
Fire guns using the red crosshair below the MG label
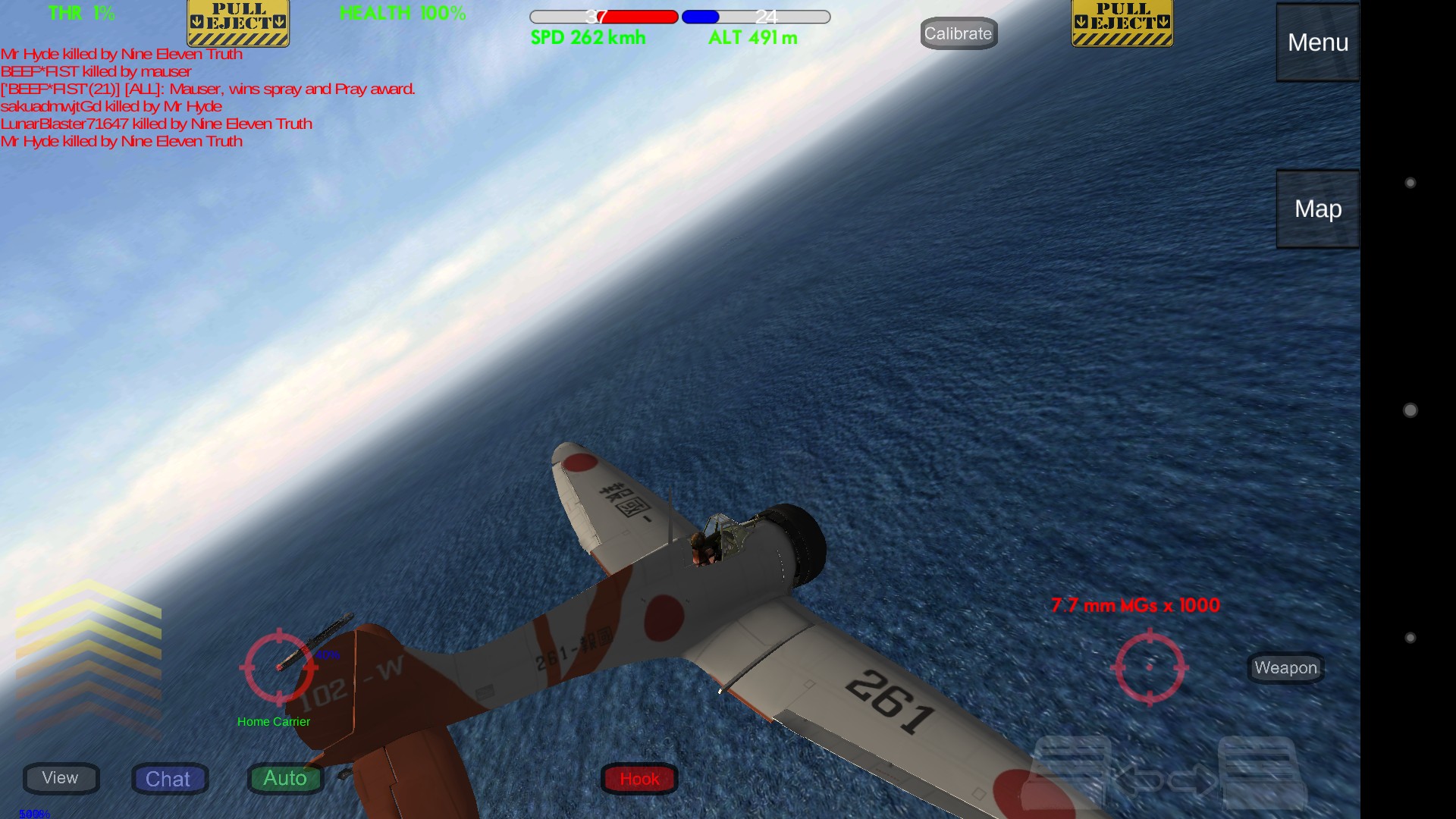[x=1149, y=667]
